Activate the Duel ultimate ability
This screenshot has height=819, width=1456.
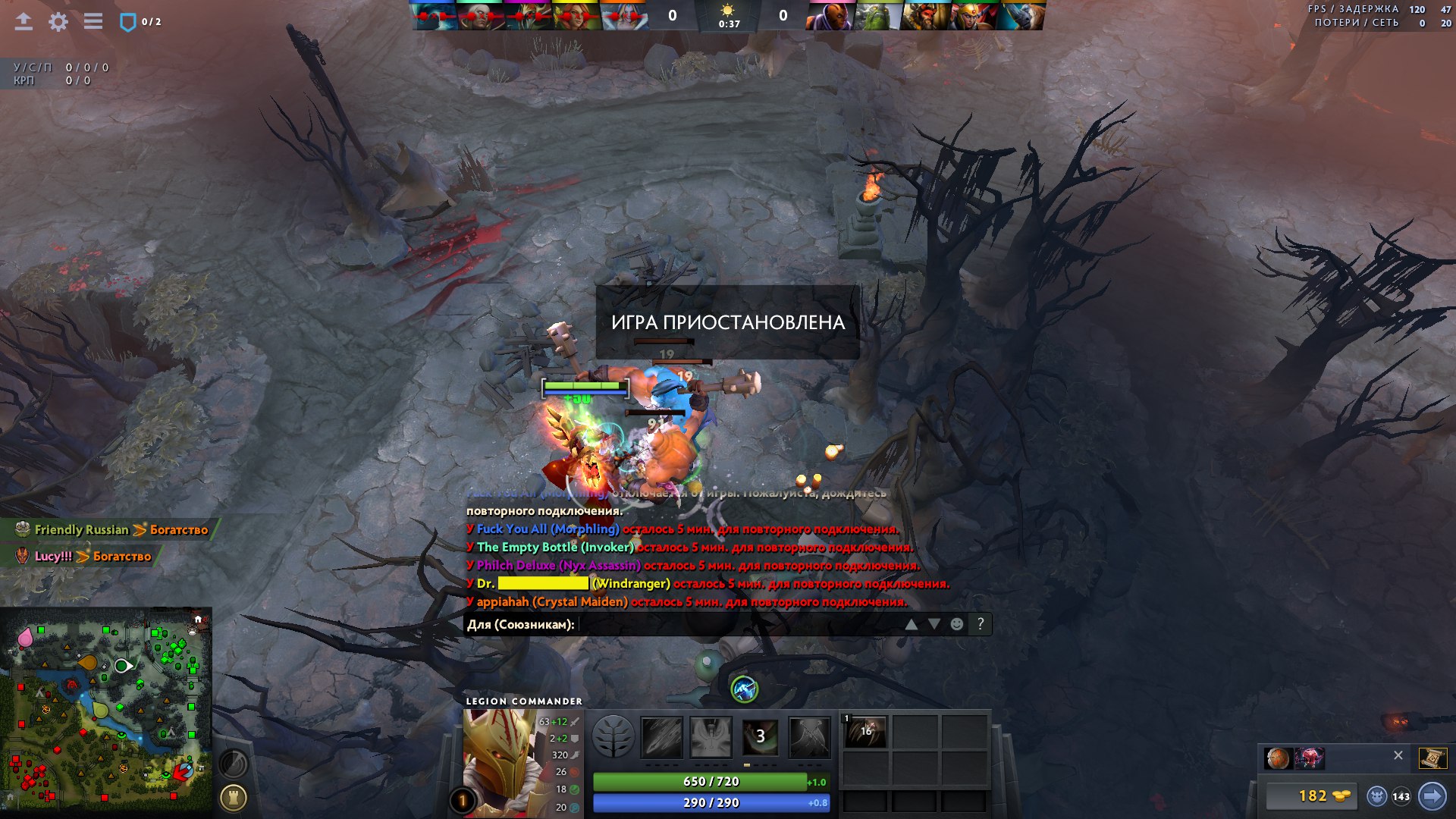click(810, 737)
